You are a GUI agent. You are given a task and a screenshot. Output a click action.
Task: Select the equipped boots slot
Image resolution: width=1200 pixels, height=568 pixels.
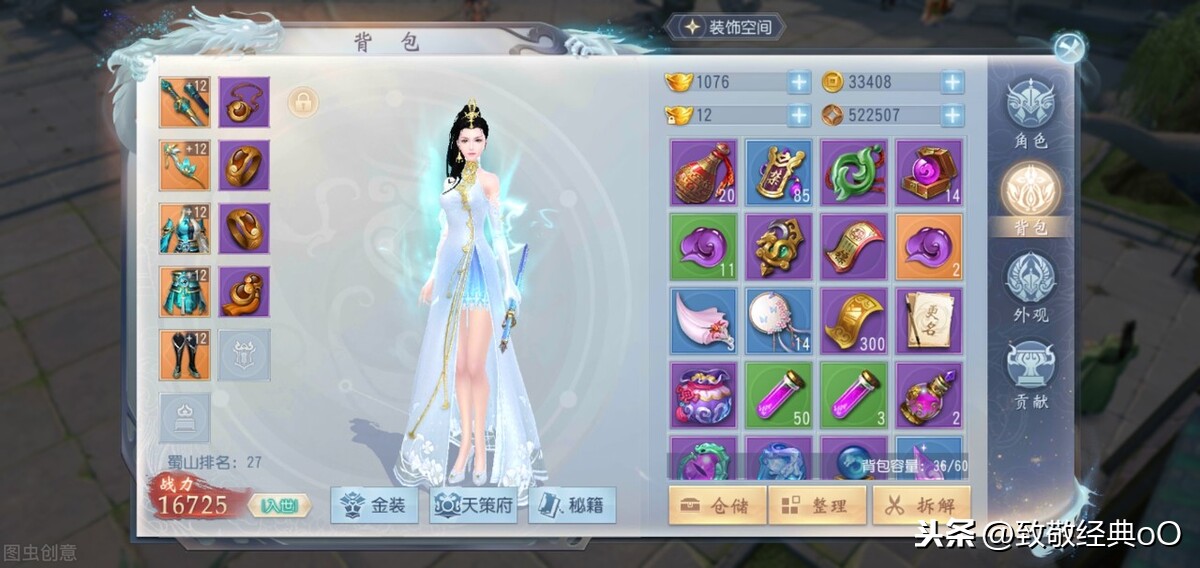(185, 355)
